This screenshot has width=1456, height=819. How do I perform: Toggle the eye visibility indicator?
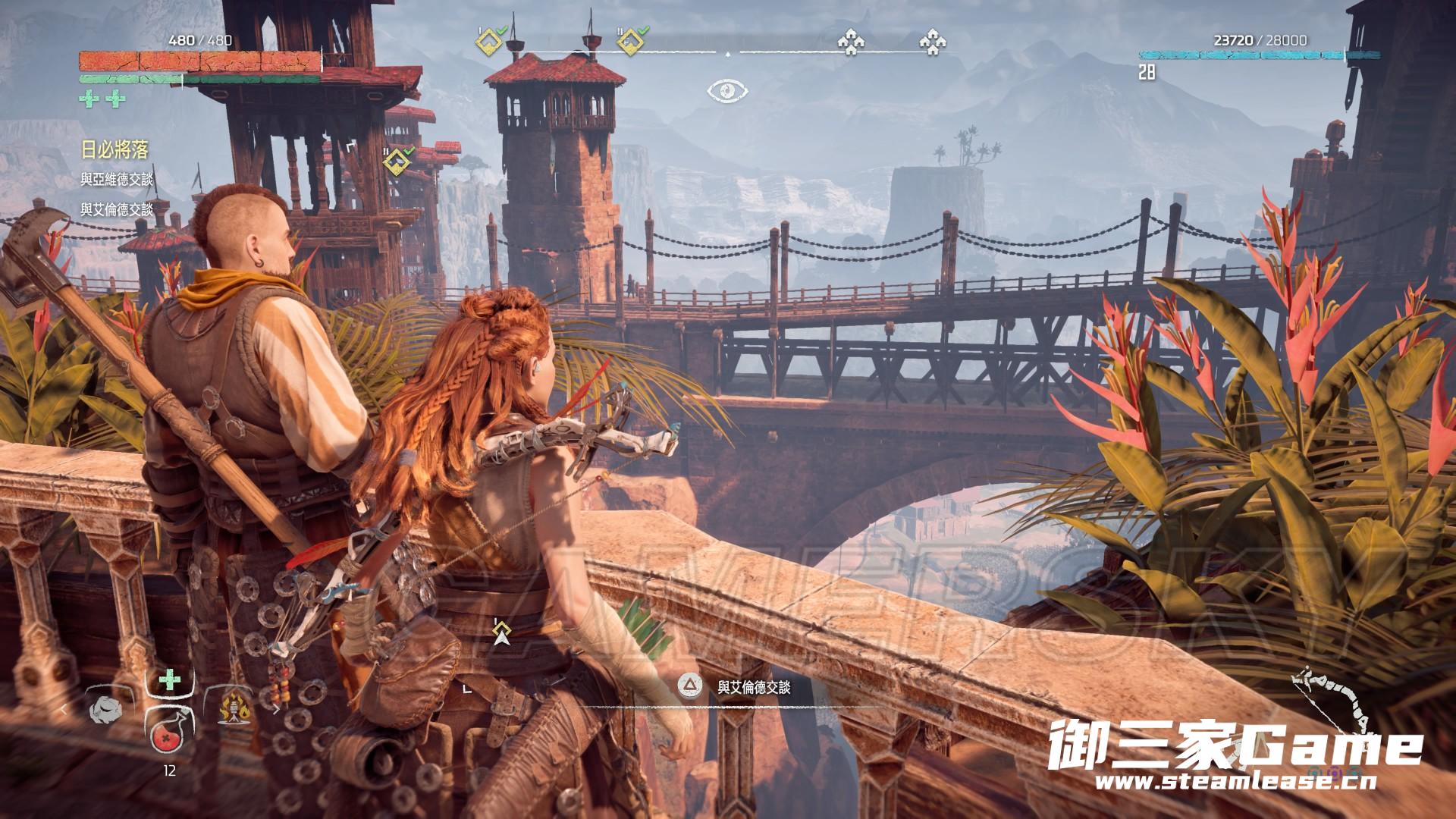pos(728,92)
